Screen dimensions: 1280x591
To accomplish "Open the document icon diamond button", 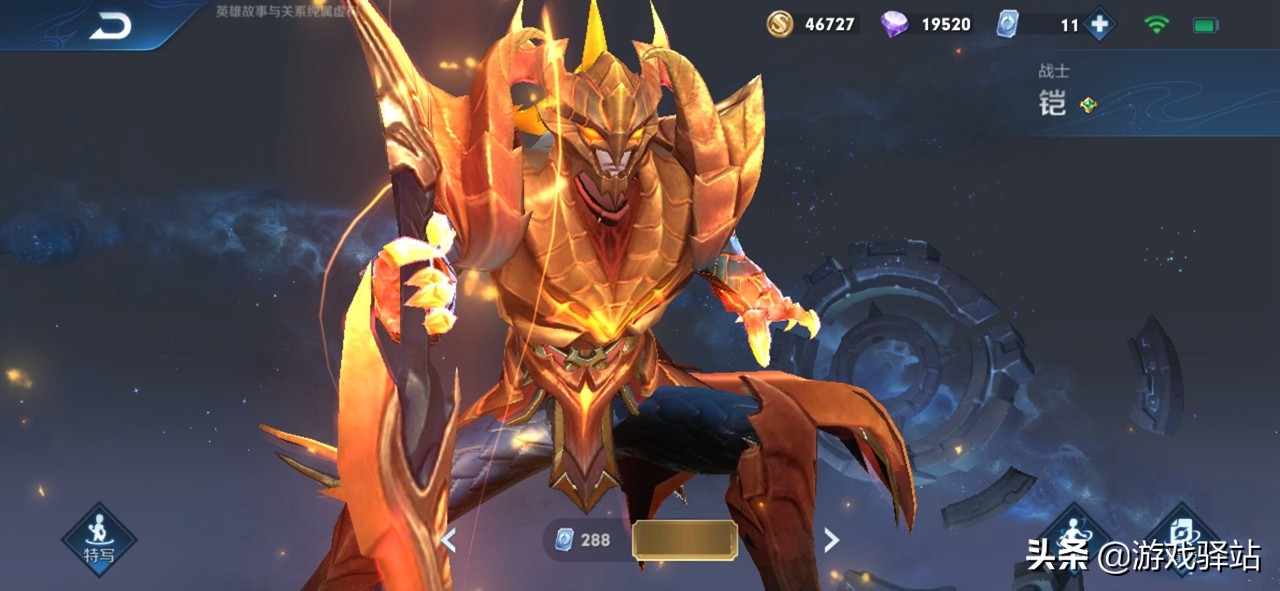I will 1182,532.
